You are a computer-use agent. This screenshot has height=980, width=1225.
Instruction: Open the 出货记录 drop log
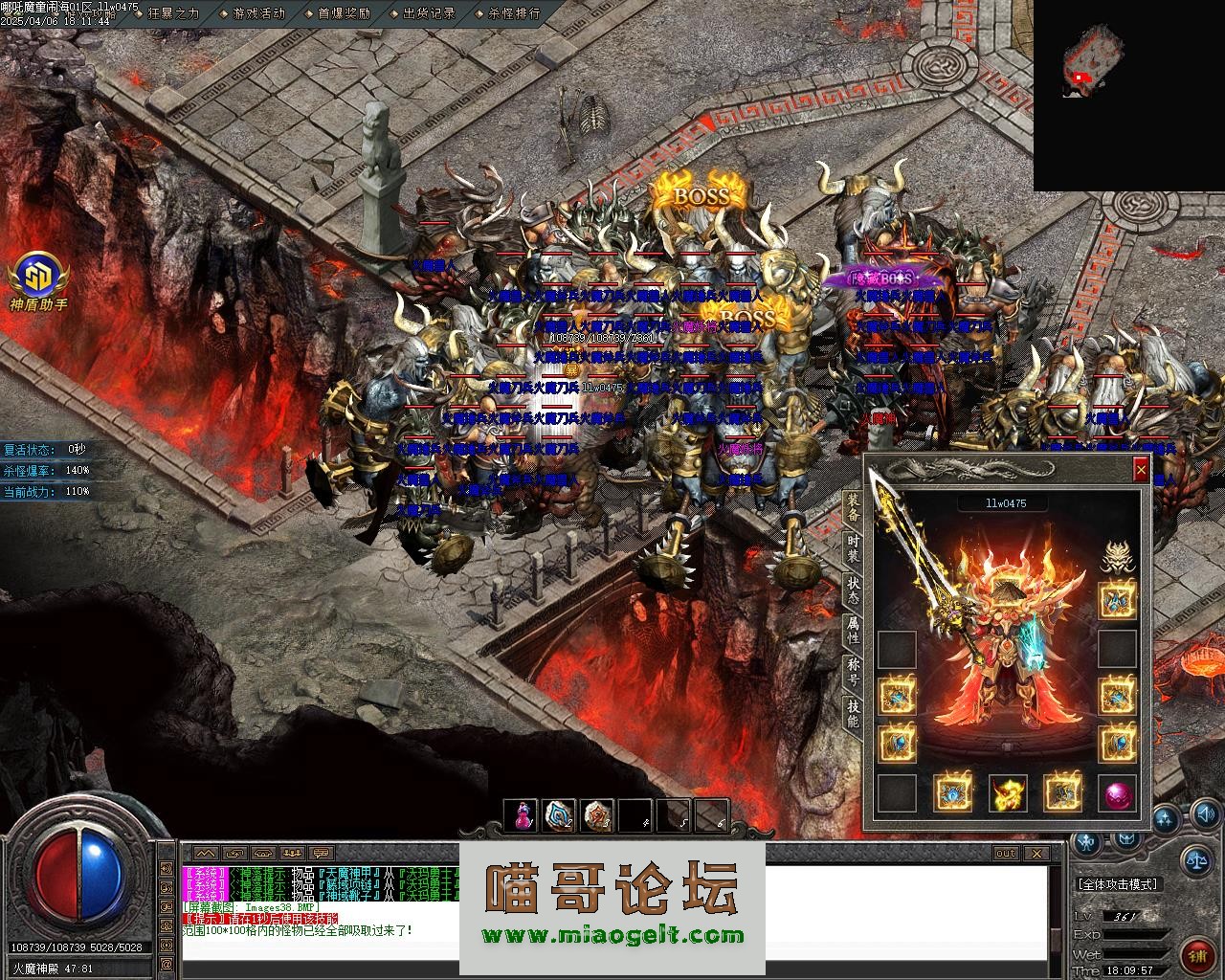click(x=429, y=13)
